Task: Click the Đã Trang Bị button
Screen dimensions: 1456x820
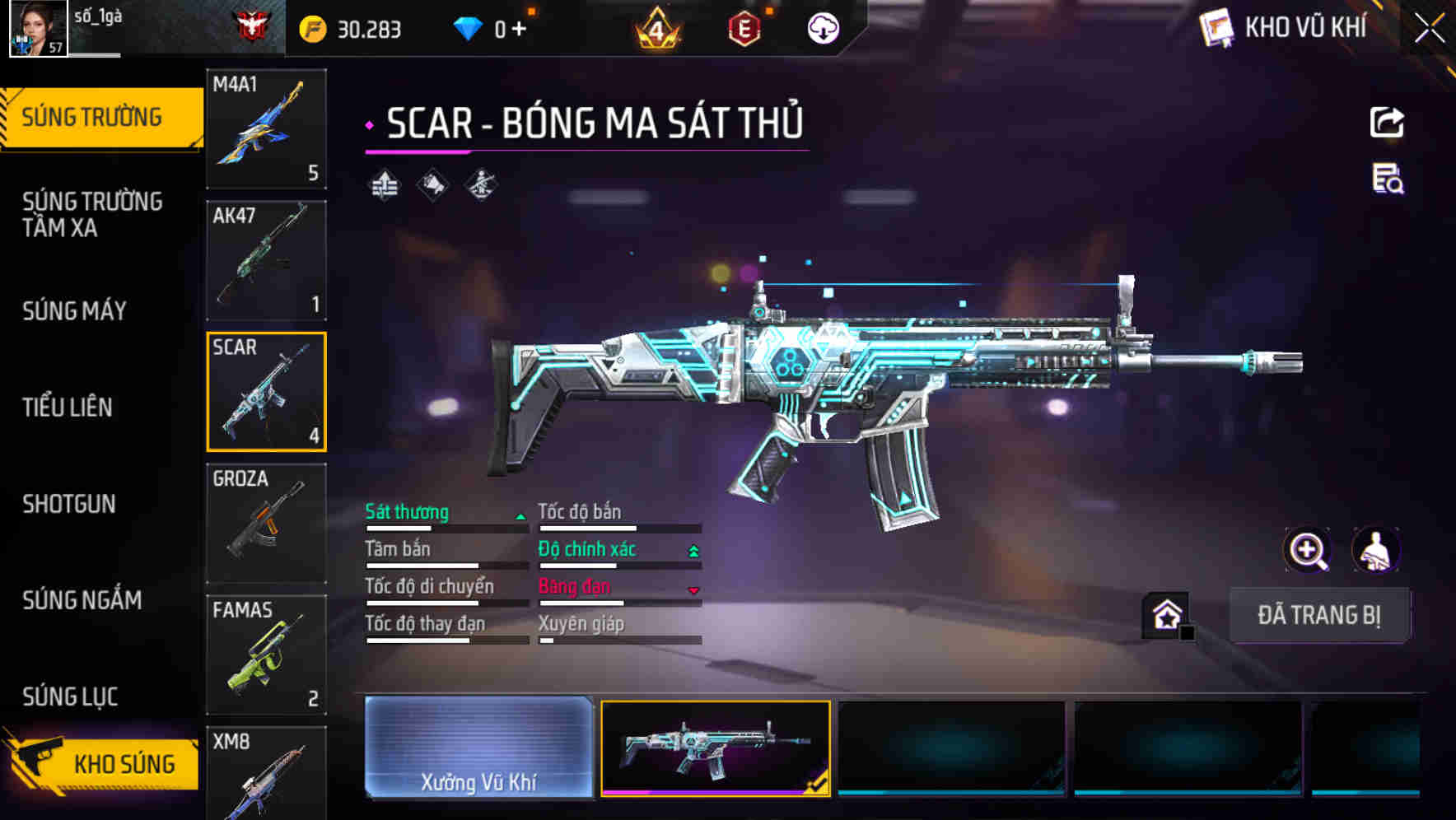Action: (1318, 615)
